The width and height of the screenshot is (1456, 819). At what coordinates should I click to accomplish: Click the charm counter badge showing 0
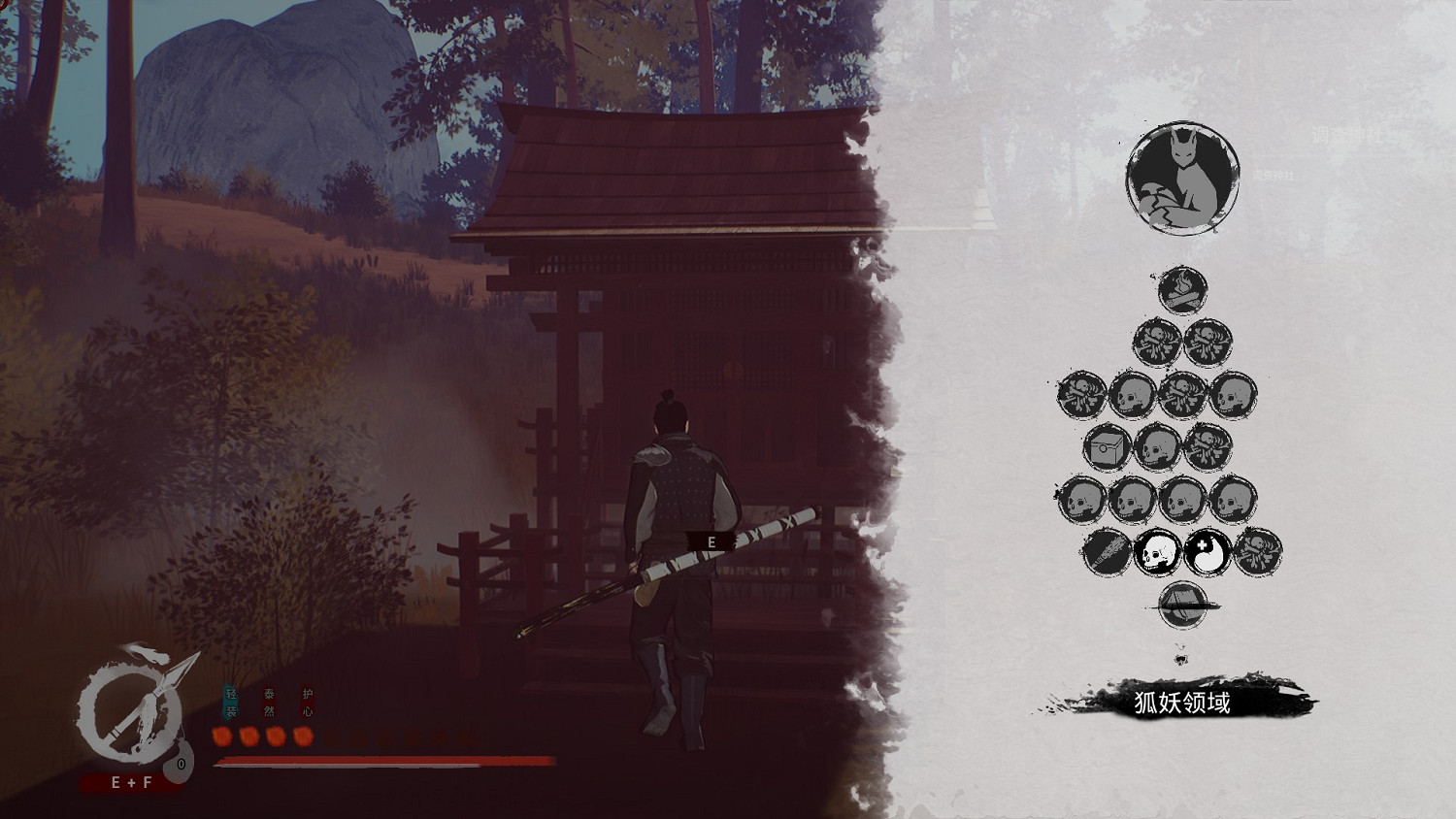click(x=180, y=763)
